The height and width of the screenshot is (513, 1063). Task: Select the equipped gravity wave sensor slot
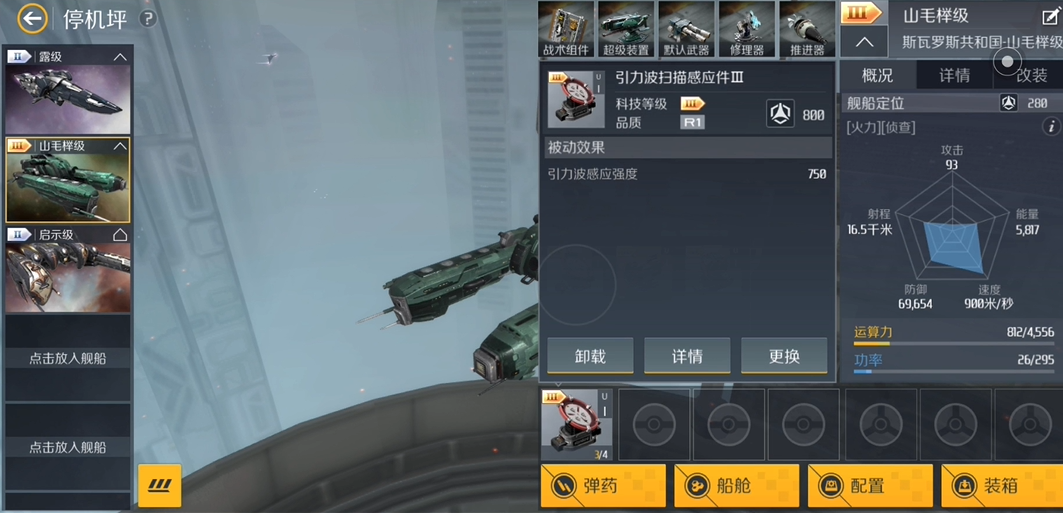575,423
